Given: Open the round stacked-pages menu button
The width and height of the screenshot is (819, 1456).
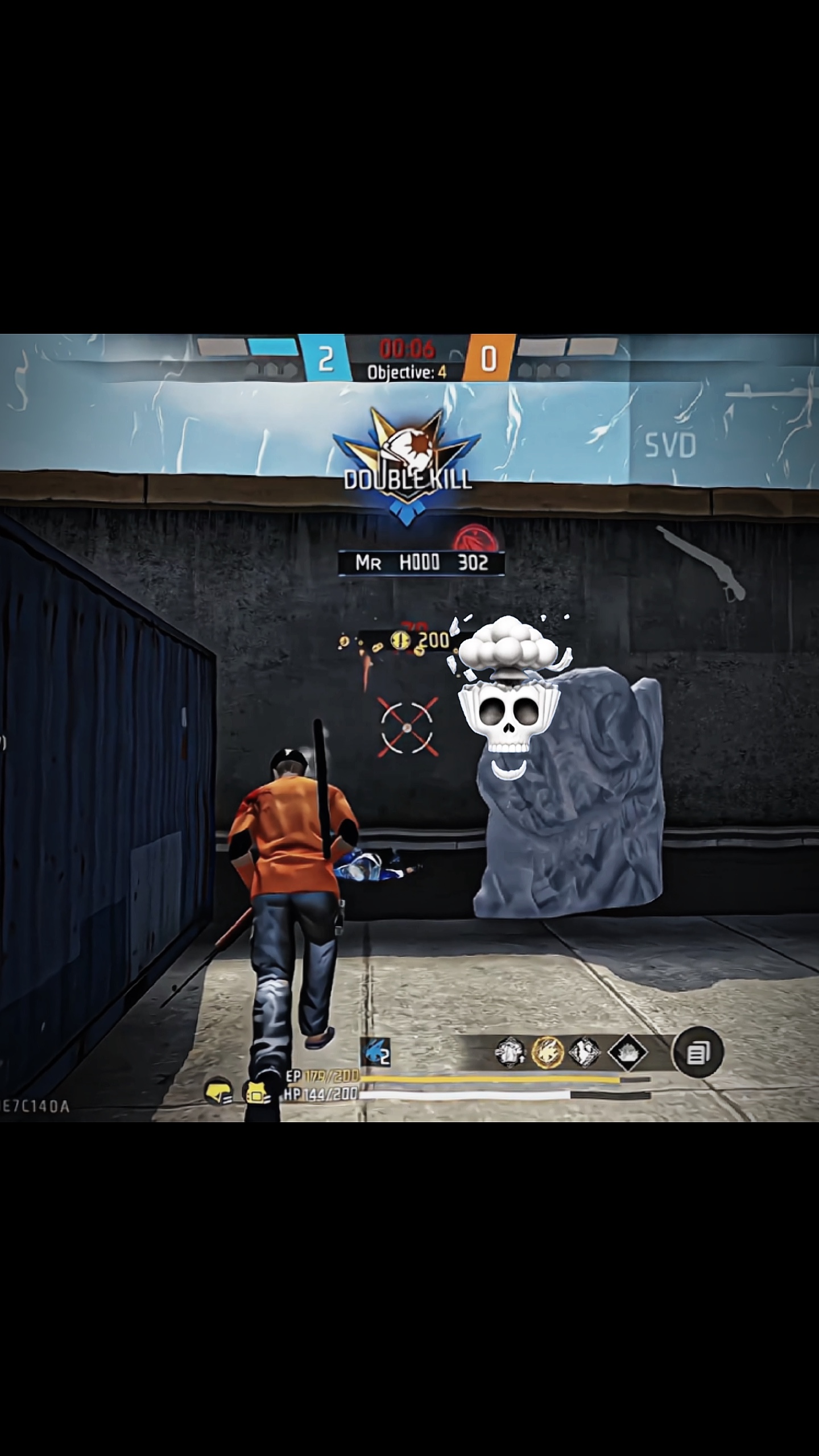Looking at the screenshot, I should (697, 1053).
